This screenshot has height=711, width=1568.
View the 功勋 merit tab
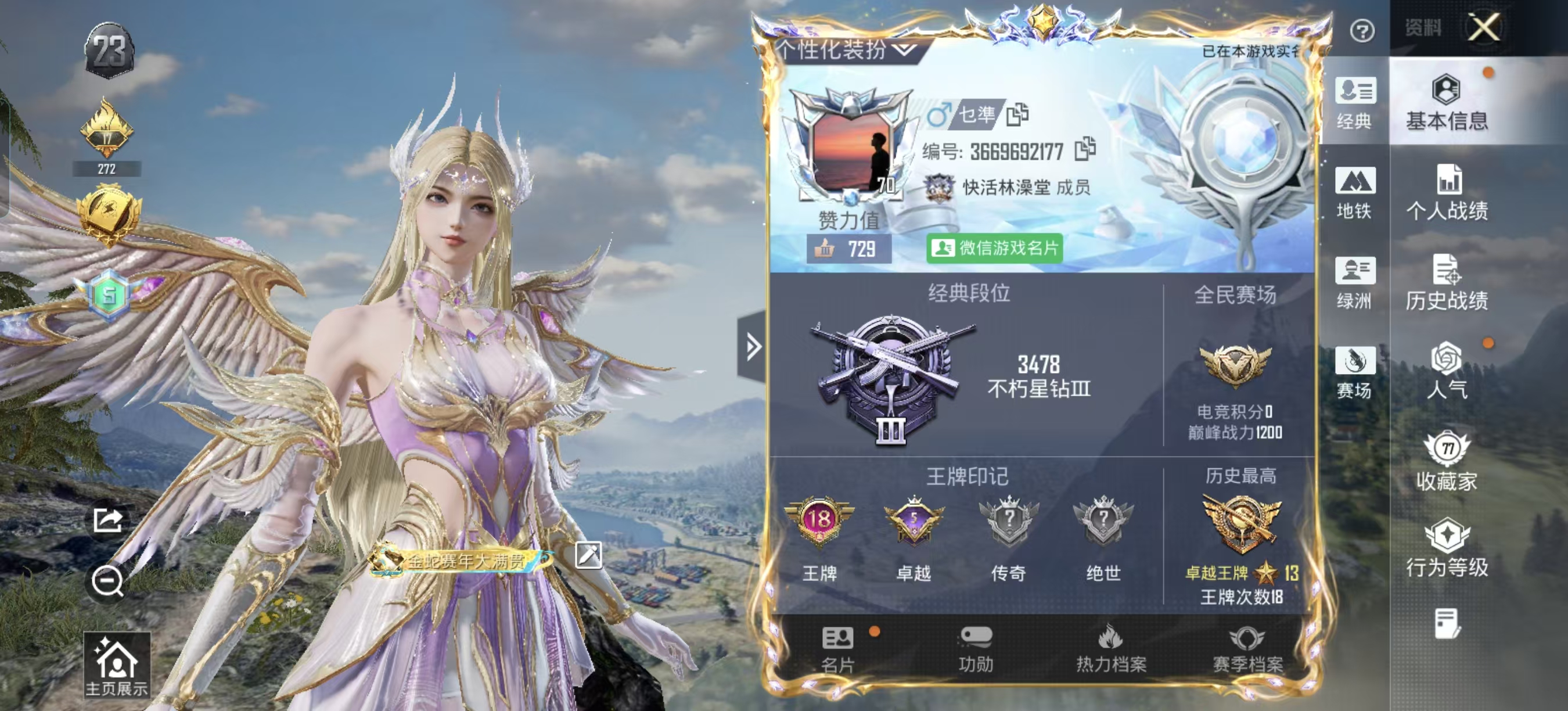tap(976, 649)
